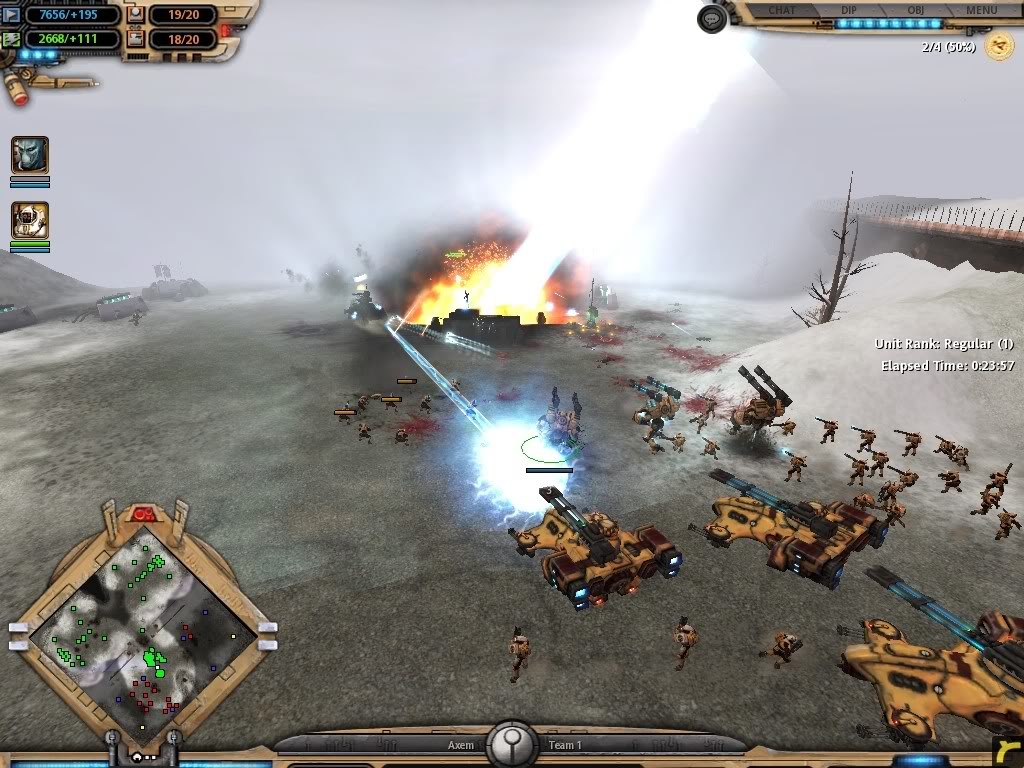The width and height of the screenshot is (1024, 768).
Task: Click the yellow arrow button in the bottom corner
Action: click(1008, 751)
